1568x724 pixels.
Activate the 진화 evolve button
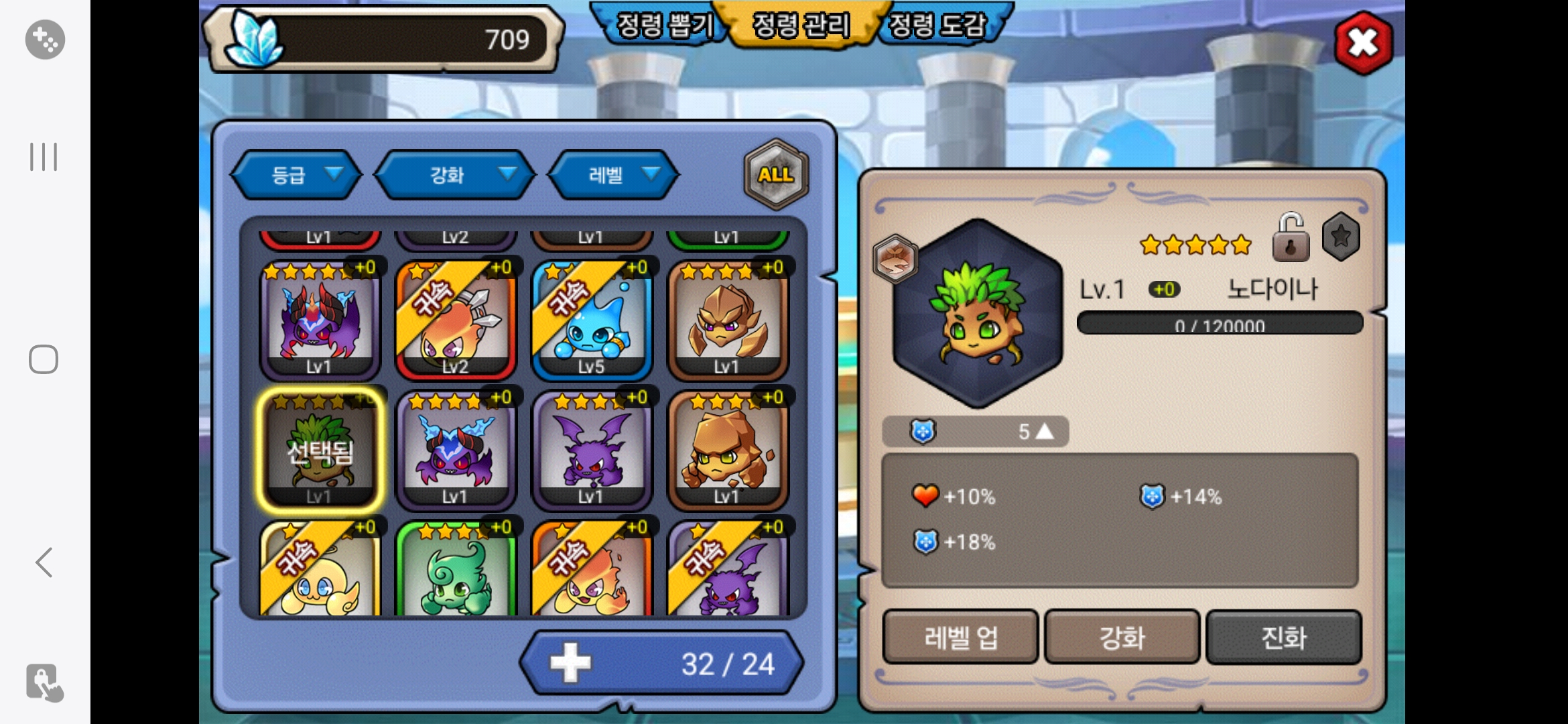click(x=1284, y=637)
